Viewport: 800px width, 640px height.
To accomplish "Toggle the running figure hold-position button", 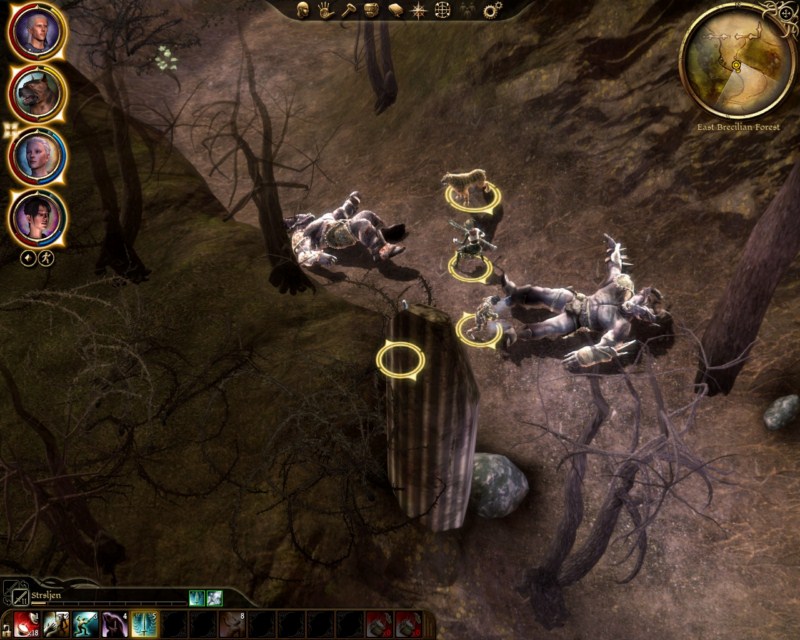I will pyautogui.click(x=45, y=258).
